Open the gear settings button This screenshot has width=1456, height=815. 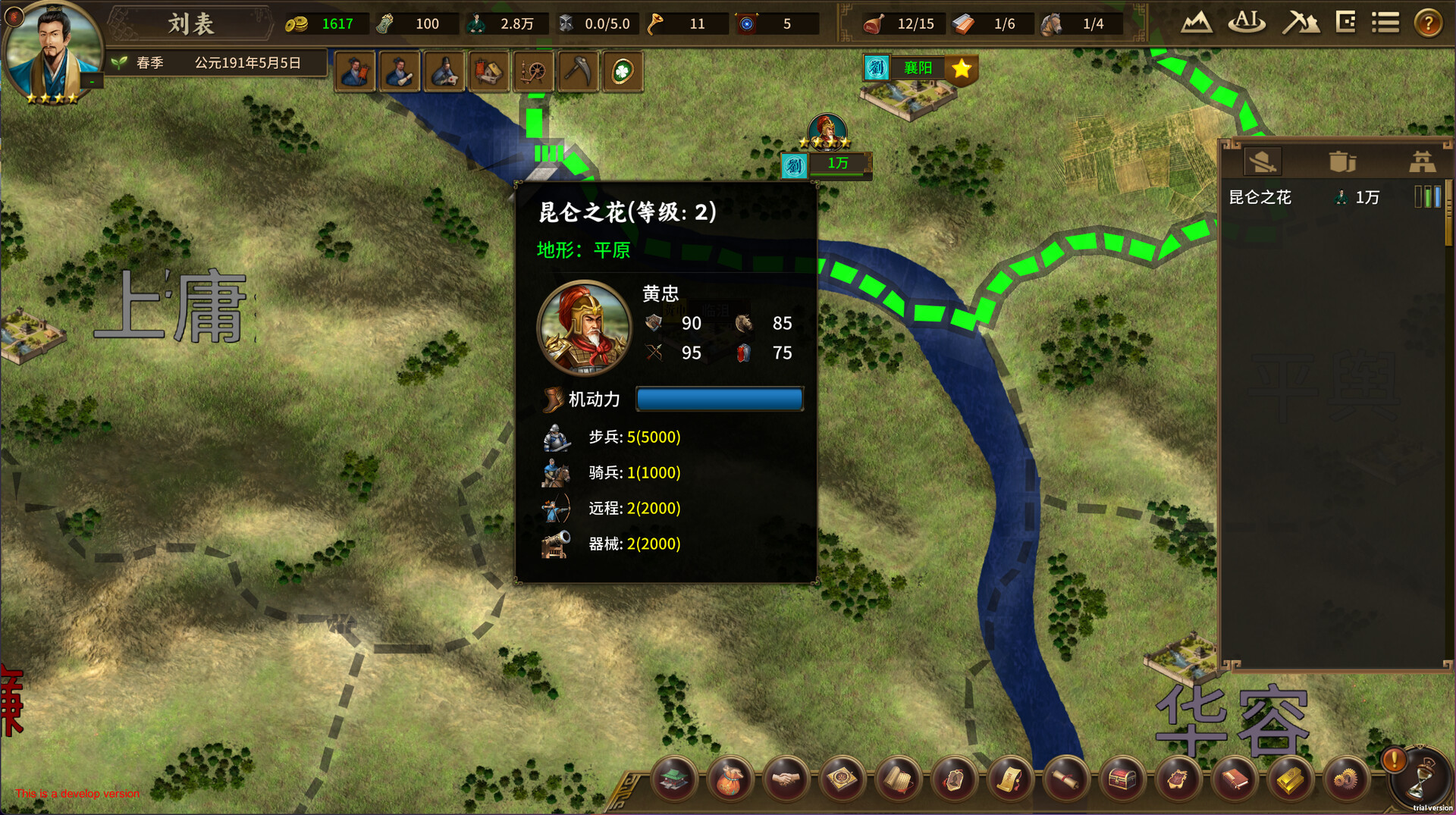point(1346,779)
